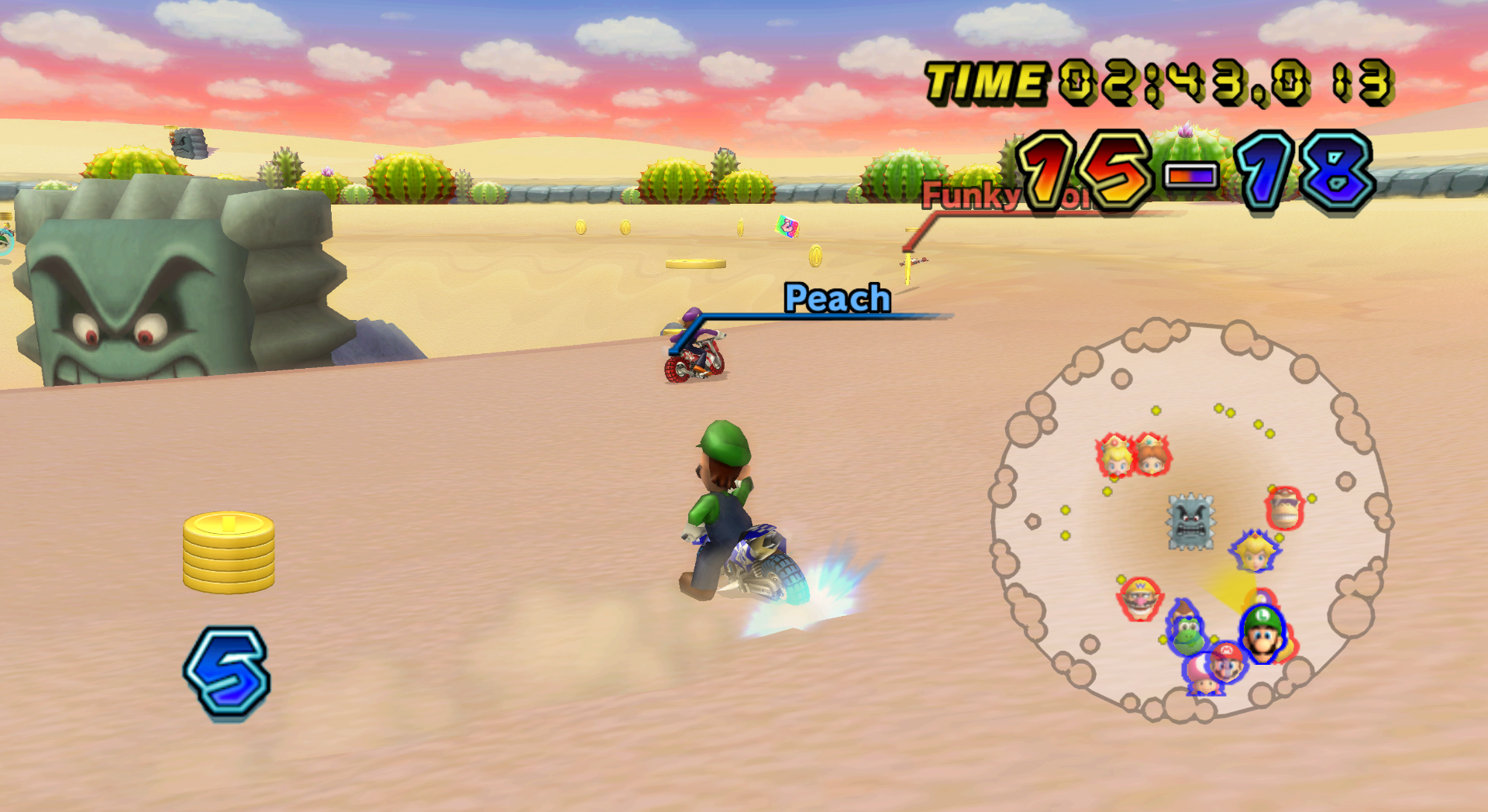
Task: Click the Thwomp icon on the minimap
Action: click(1190, 521)
